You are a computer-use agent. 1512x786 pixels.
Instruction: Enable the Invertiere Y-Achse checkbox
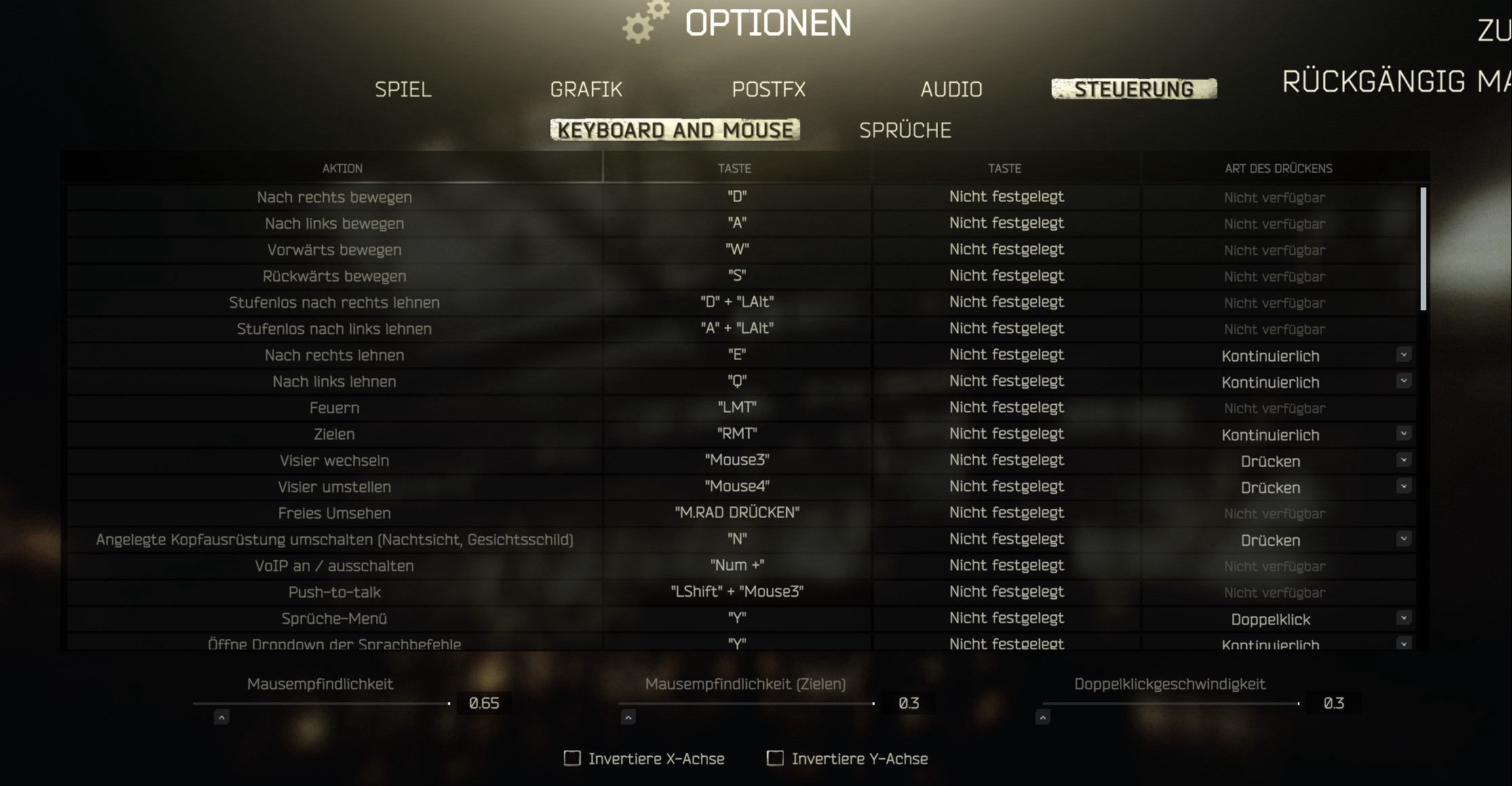[775, 758]
